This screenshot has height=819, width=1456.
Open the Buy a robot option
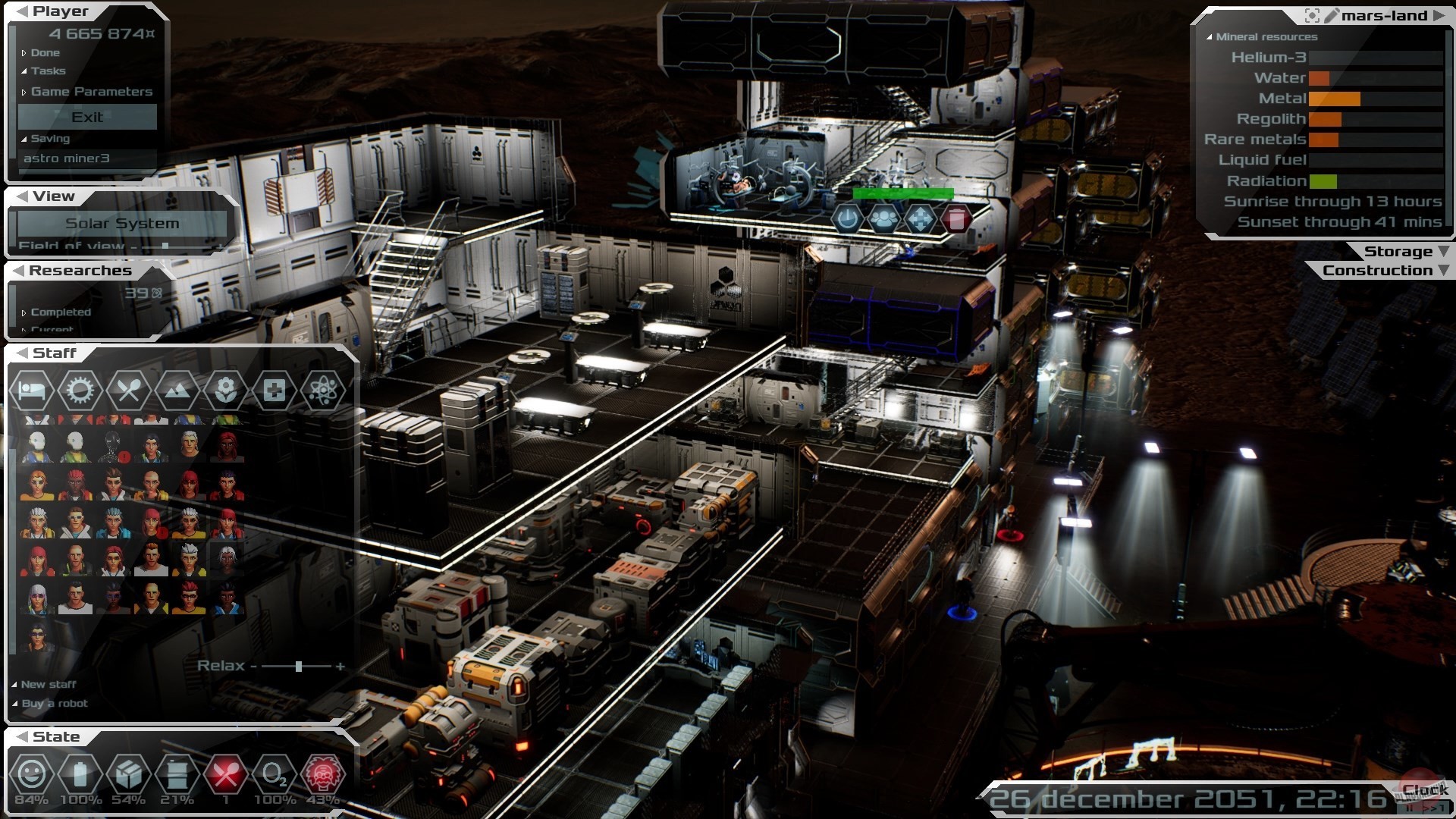(54, 704)
